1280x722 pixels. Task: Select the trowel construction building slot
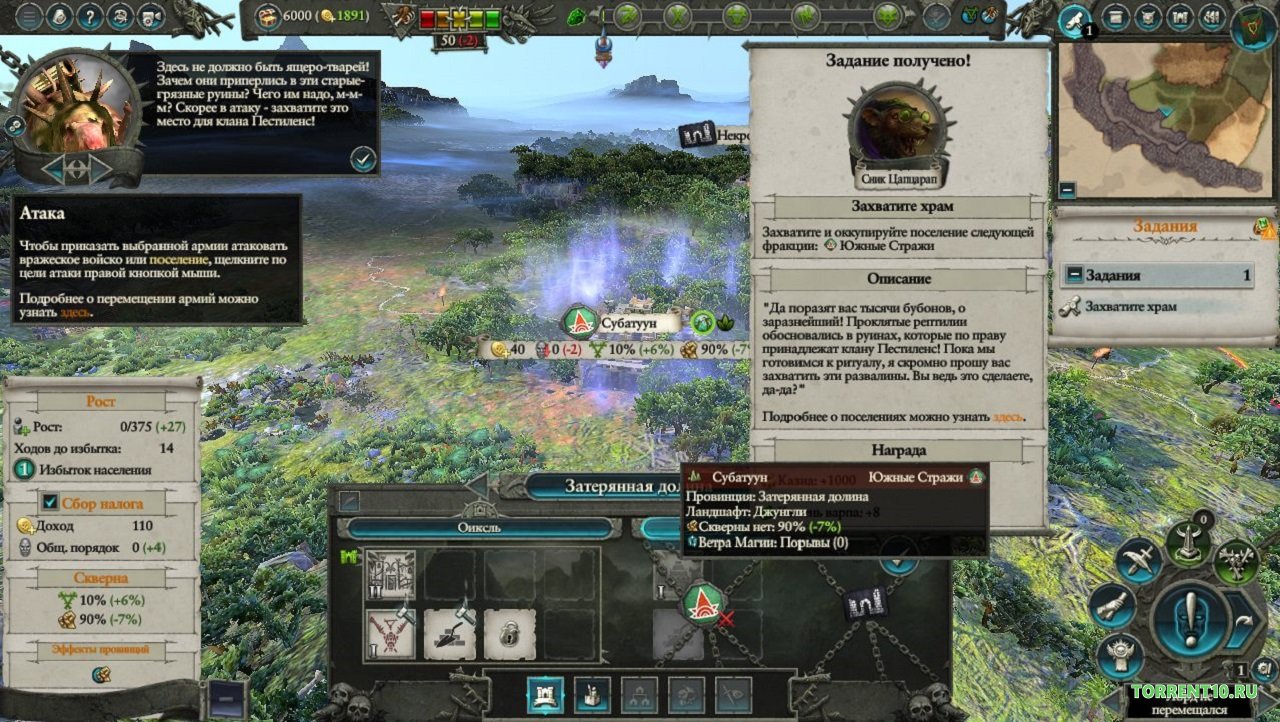(450, 635)
